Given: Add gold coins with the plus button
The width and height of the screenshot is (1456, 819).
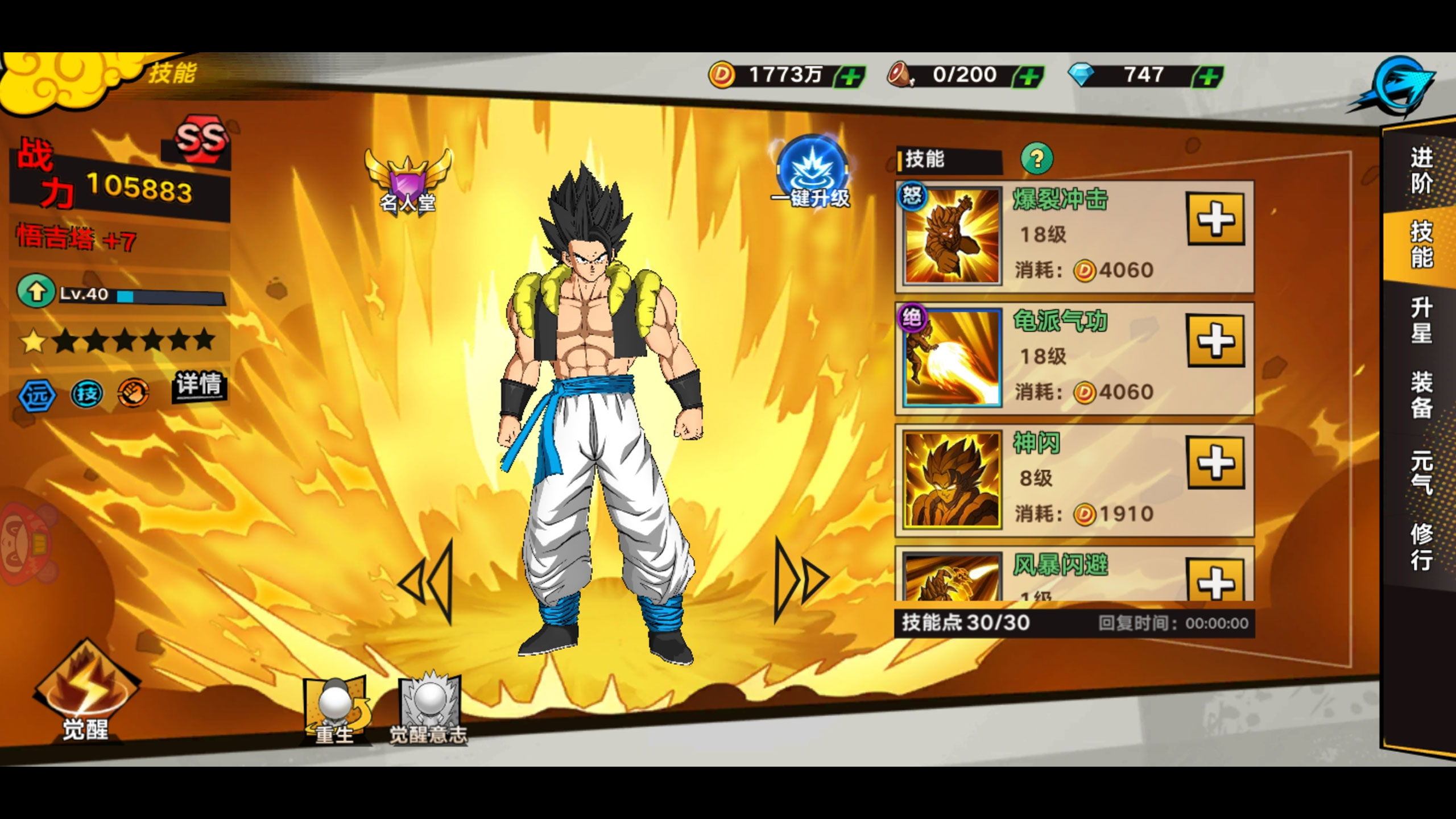Looking at the screenshot, I should pyautogui.click(x=850, y=76).
